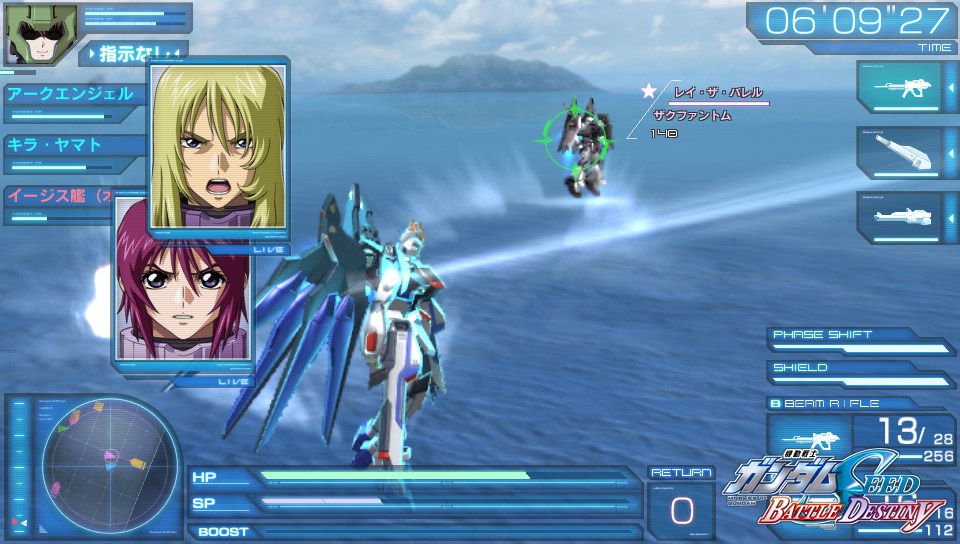Screen dimensions: 960x544
Task: Select the アークエンジェル ally entry
Action: [x=72, y=95]
